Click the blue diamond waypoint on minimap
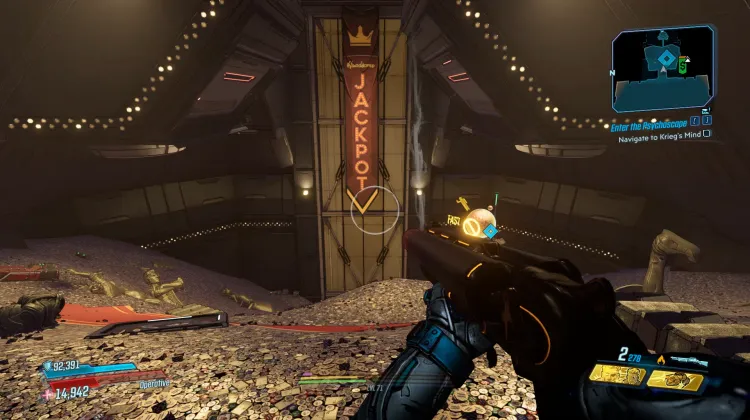 point(665,60)
